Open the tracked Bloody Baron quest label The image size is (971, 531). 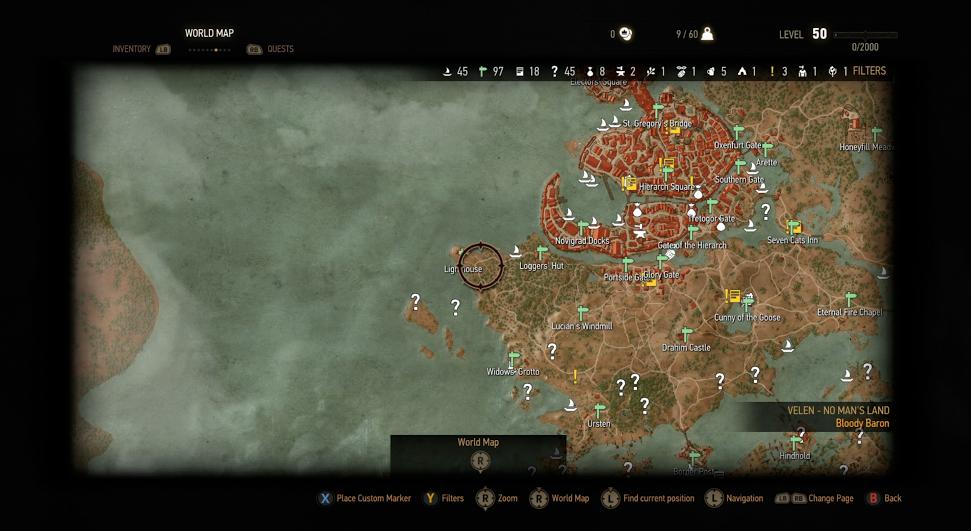[x=862, y=423]
